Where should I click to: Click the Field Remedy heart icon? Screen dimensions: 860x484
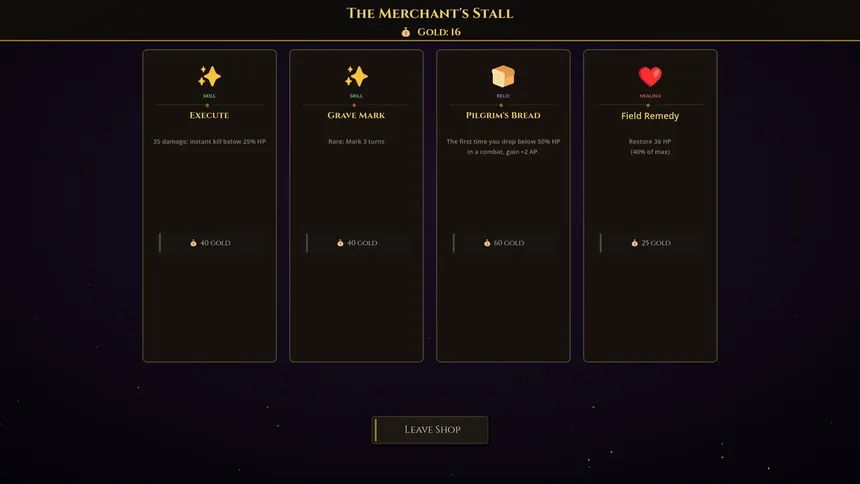(x=650, y=77)
